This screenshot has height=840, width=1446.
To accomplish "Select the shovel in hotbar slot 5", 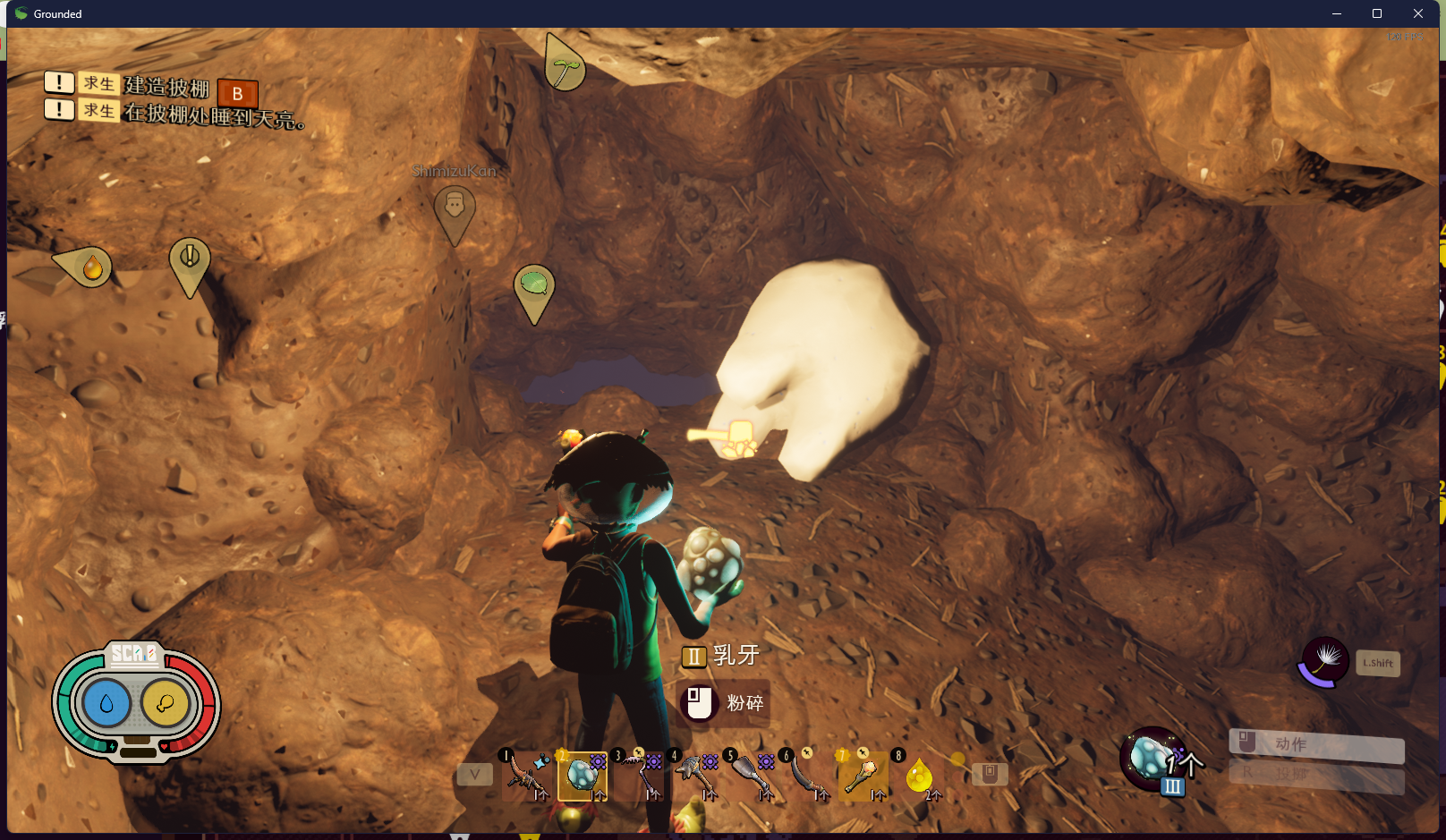I will [752, 775].
